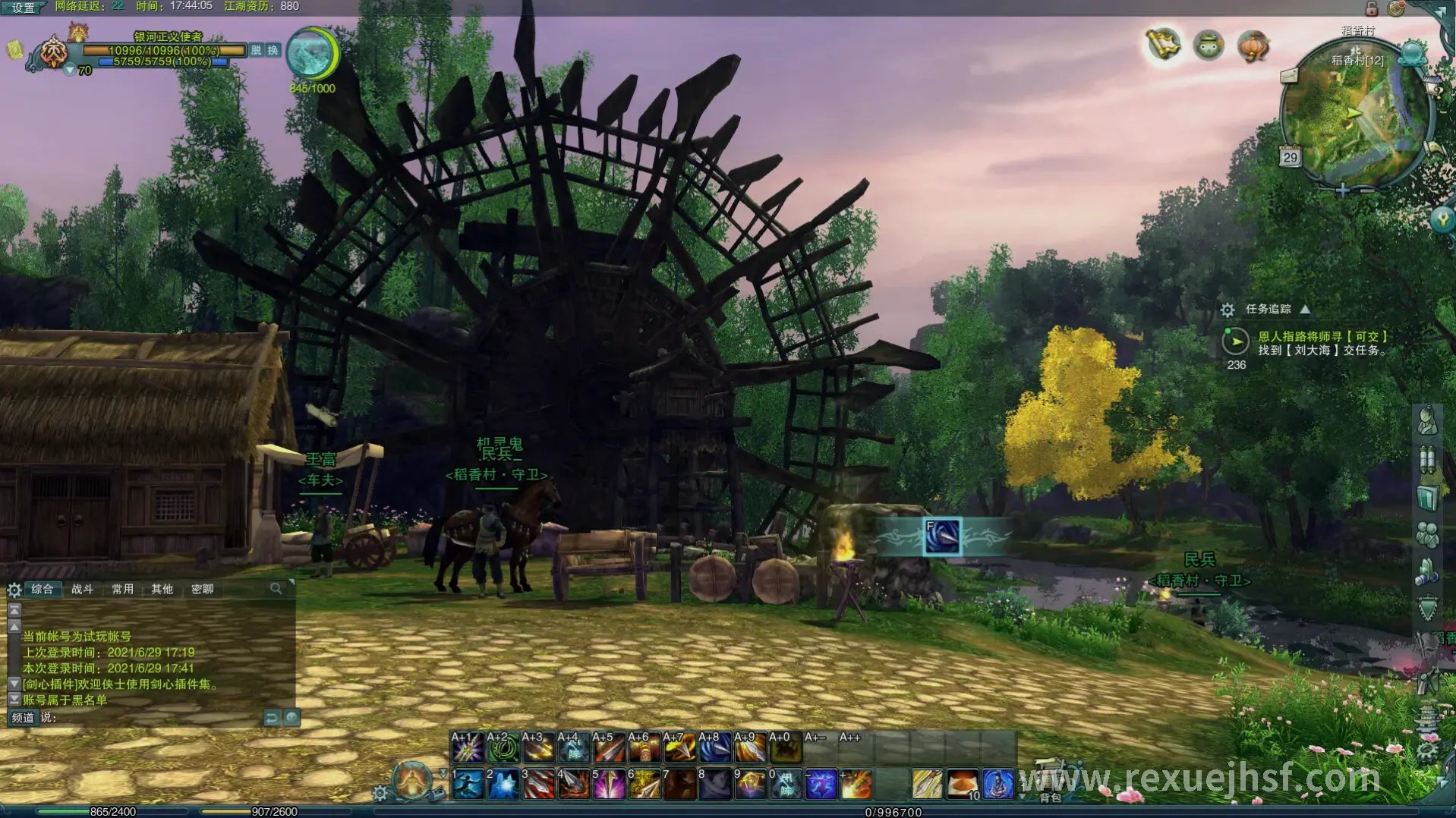
Task: Open the chat panel gear settings
Action: pyautogui.click(x=14, y=590)
